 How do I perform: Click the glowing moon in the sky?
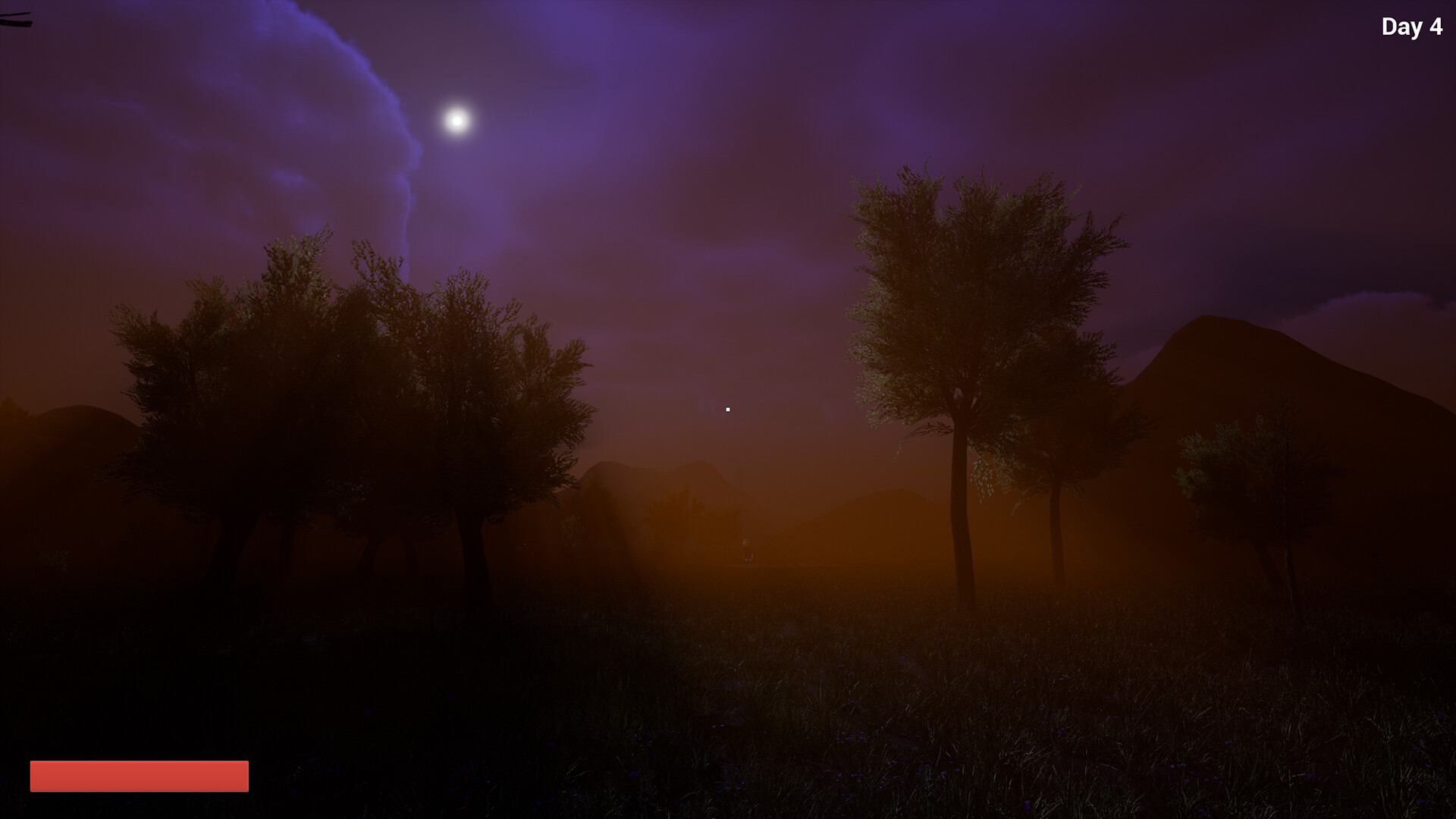456,119
